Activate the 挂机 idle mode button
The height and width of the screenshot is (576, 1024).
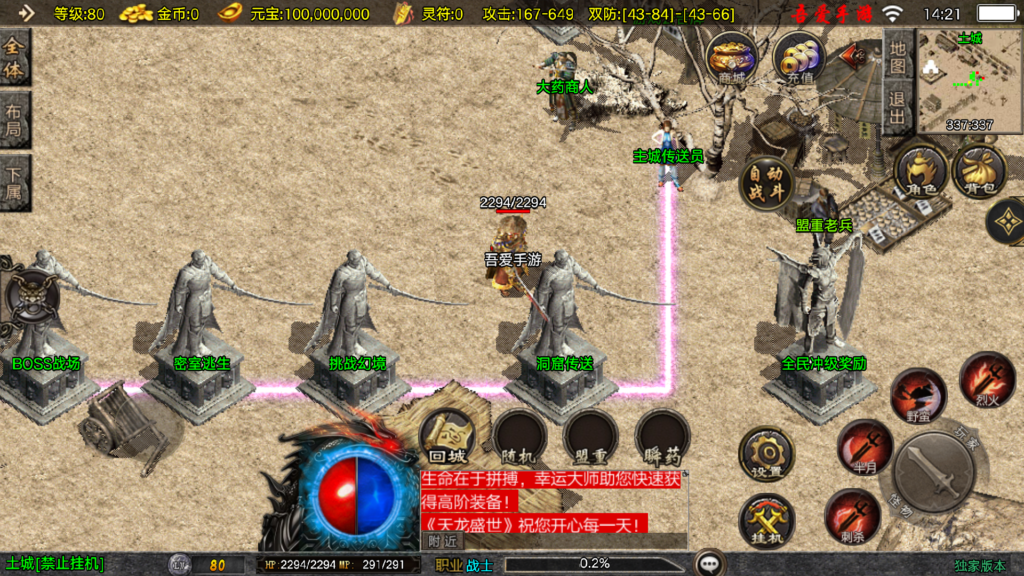click(766, 520)
